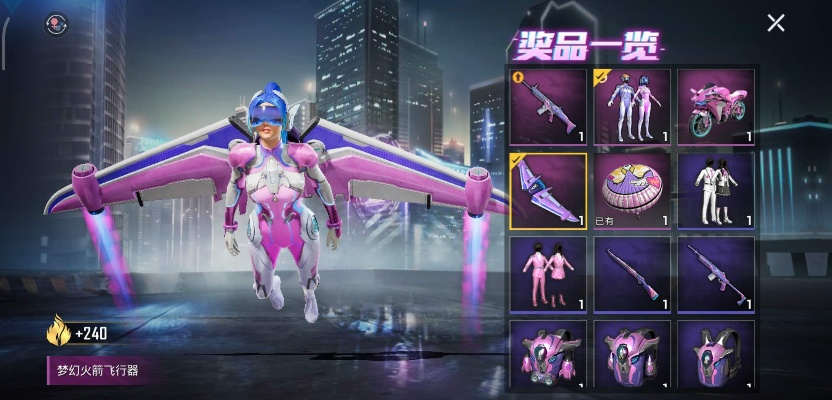Screen dimensions: 832x400
Task: Select the pink assault rifle prize
Action: (x=548, y=107)
